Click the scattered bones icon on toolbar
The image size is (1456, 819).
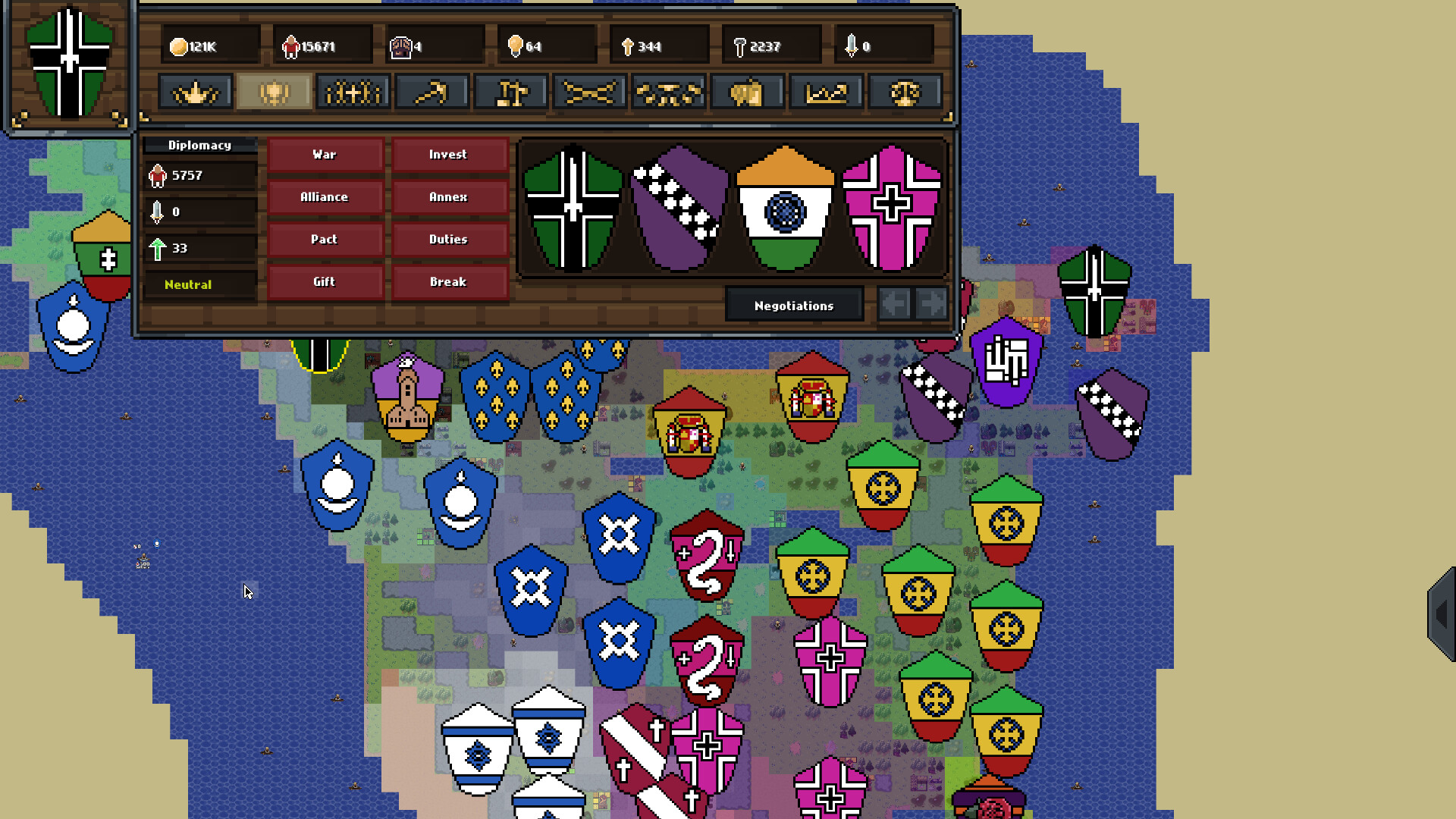(x=669, y=92)
